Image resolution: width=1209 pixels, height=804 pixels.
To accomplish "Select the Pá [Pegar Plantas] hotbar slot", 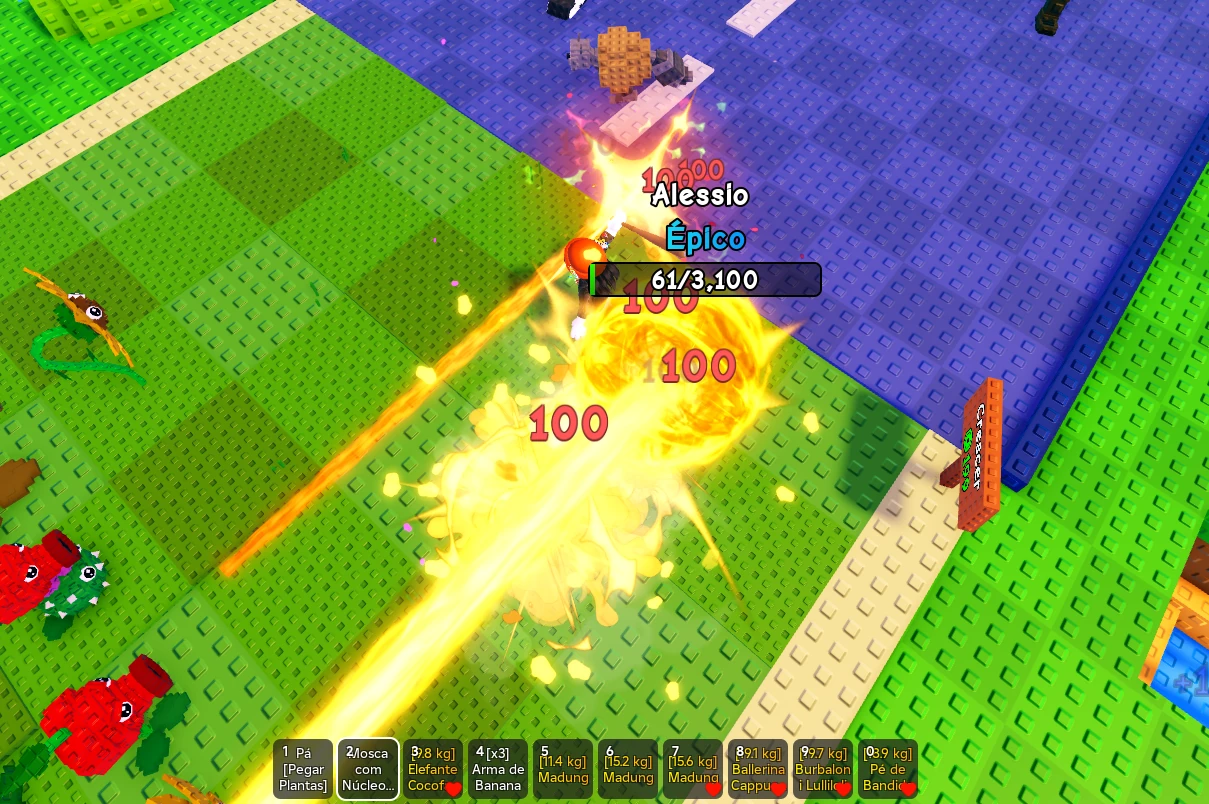I will coord(303,769).
